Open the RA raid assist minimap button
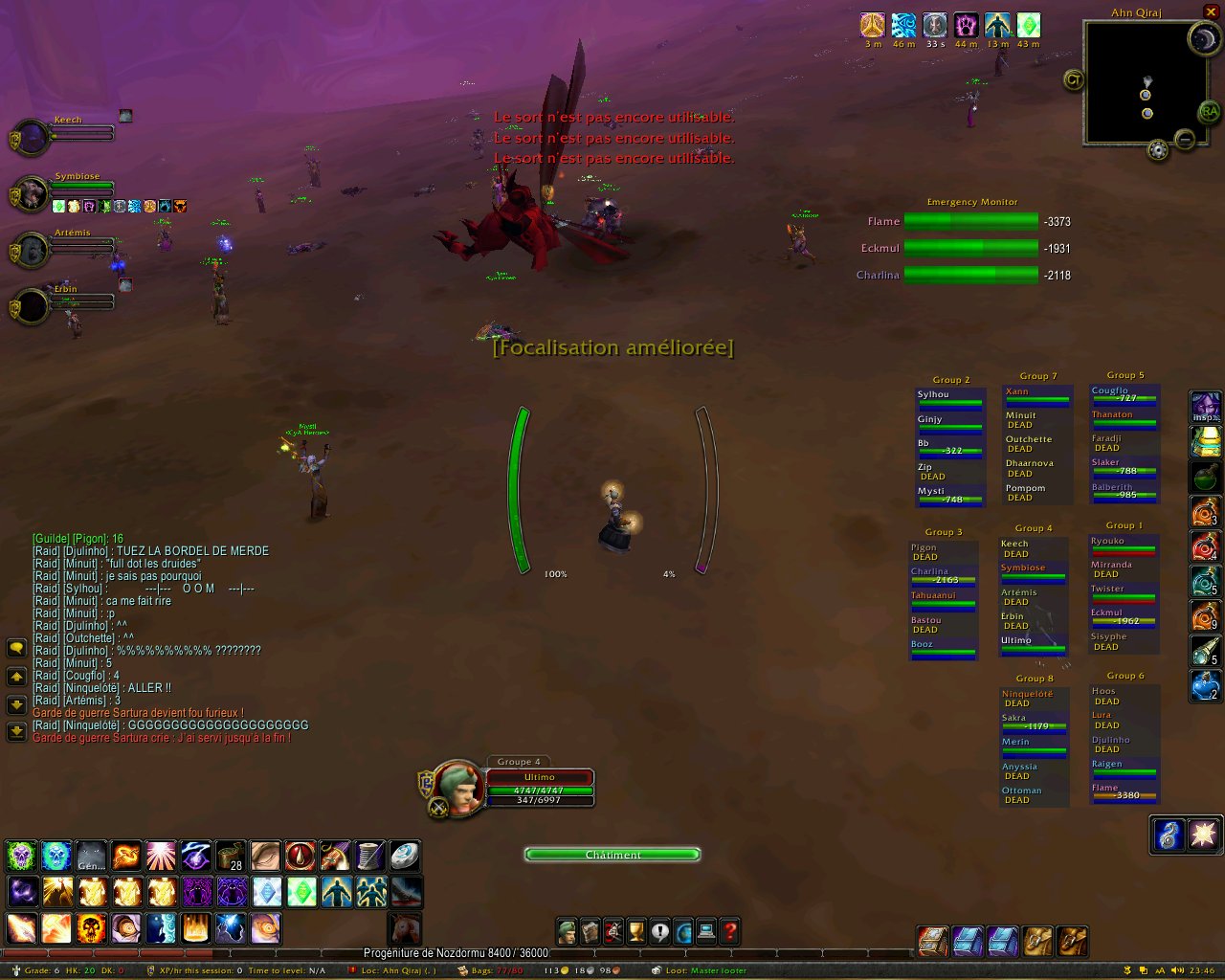This screenshot has height=980, width=1225. (x=1209, y=112)
